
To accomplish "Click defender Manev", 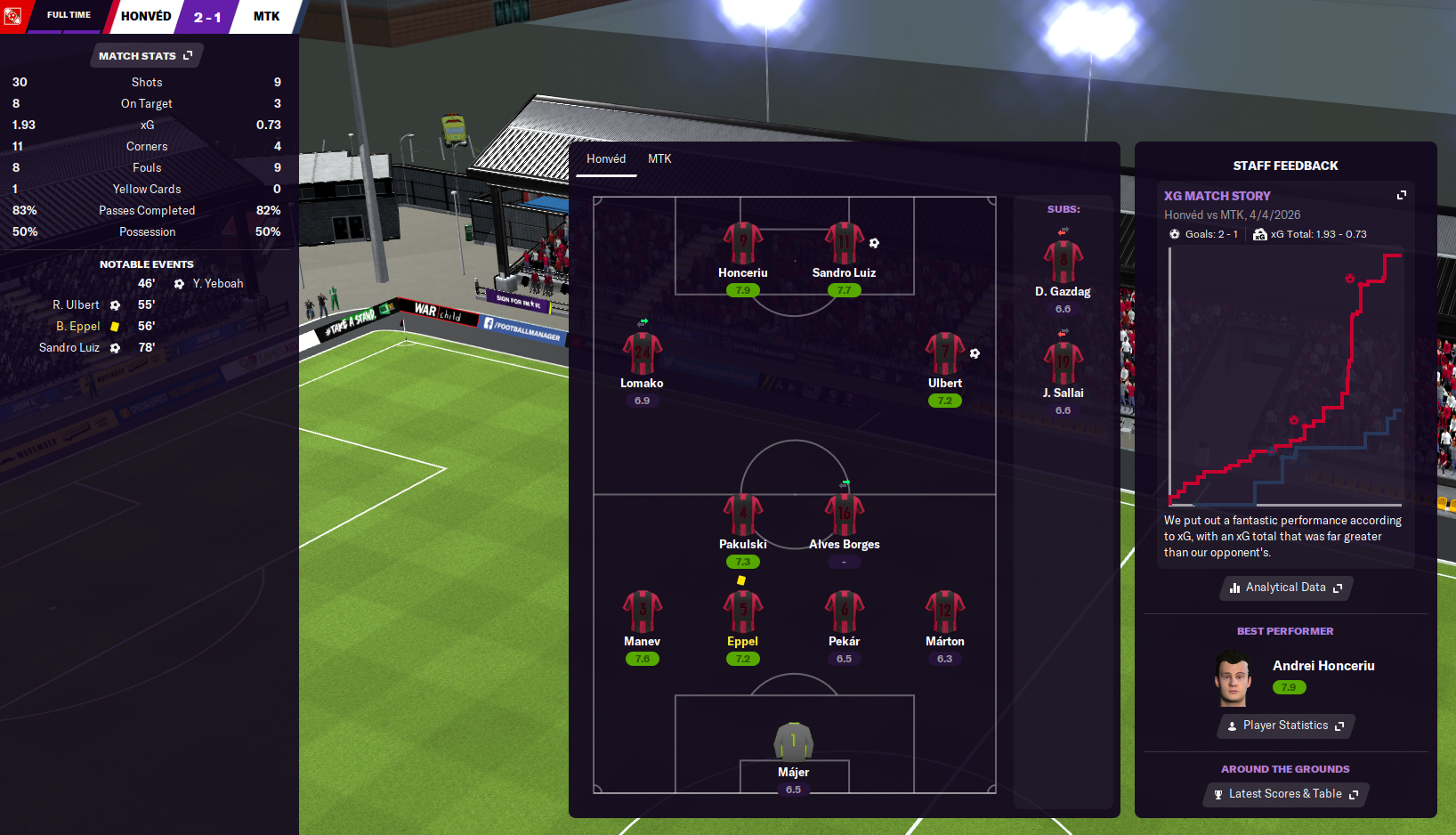I will [x=642, y=612].
